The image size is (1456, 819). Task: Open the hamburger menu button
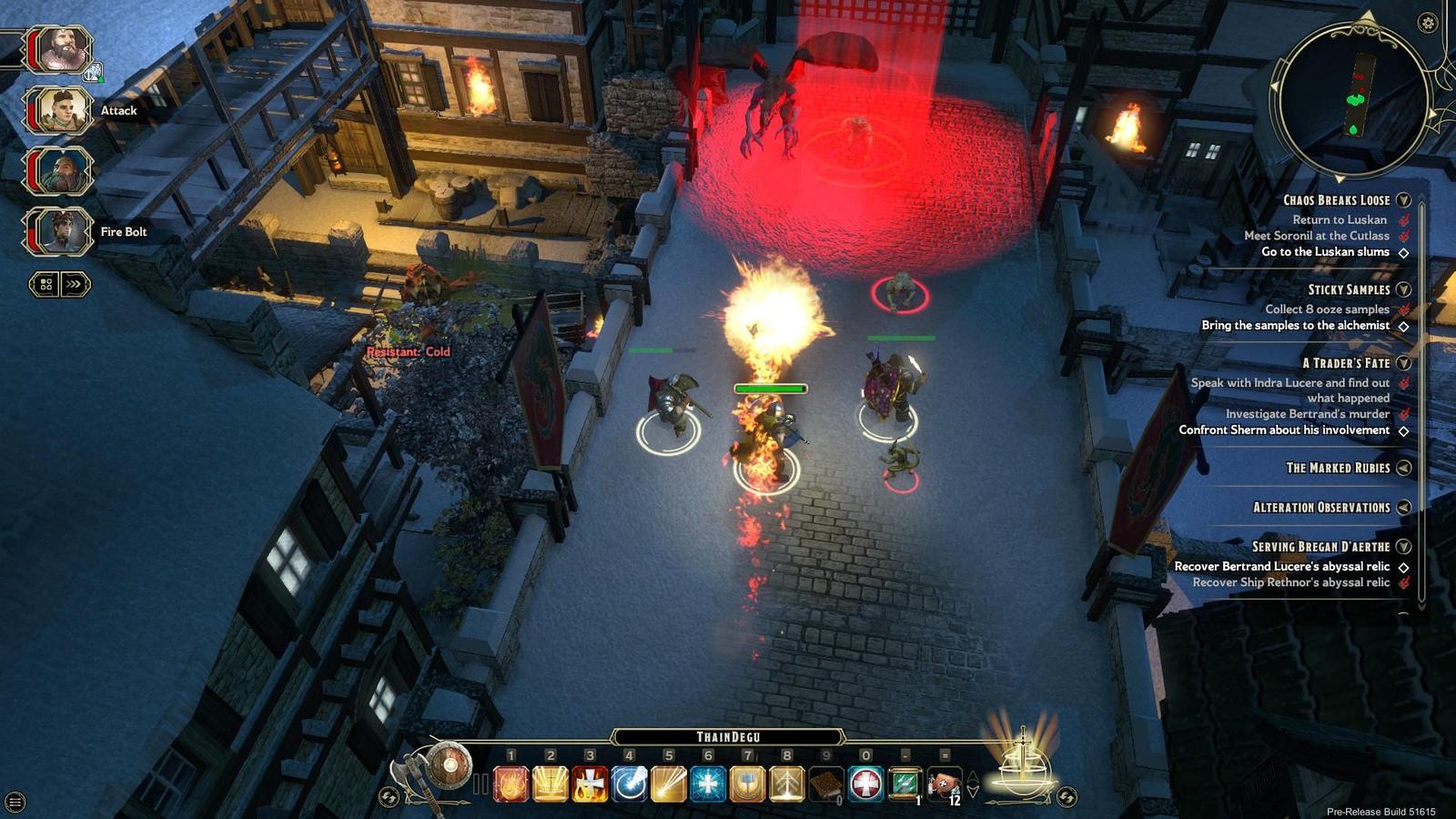[15, 802]
